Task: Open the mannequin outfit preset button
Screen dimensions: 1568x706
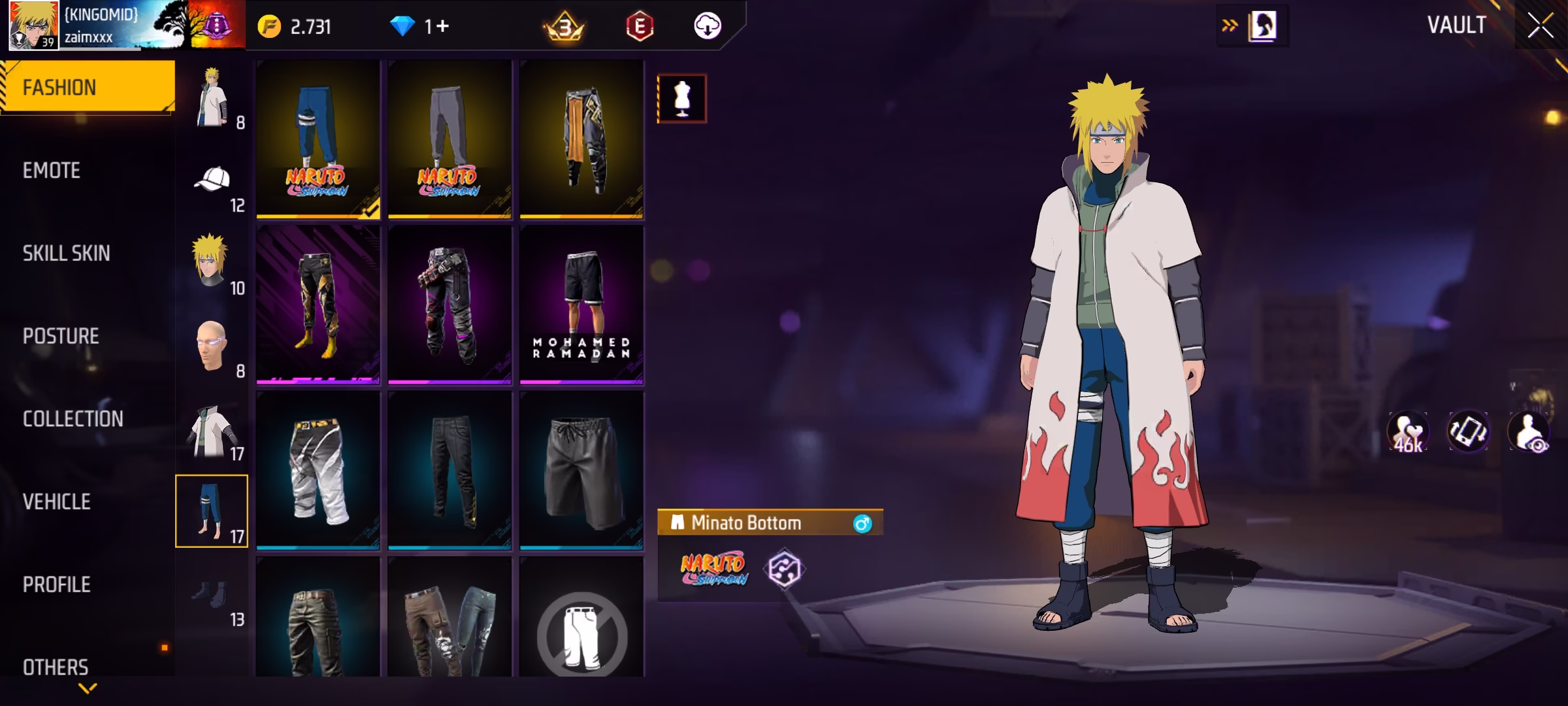Action: [681, 99]
